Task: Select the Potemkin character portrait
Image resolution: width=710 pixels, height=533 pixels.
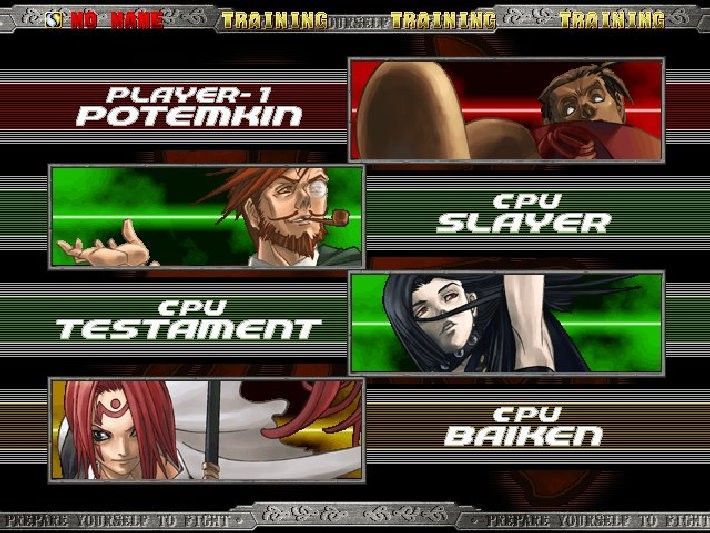Action: [506, 109]
